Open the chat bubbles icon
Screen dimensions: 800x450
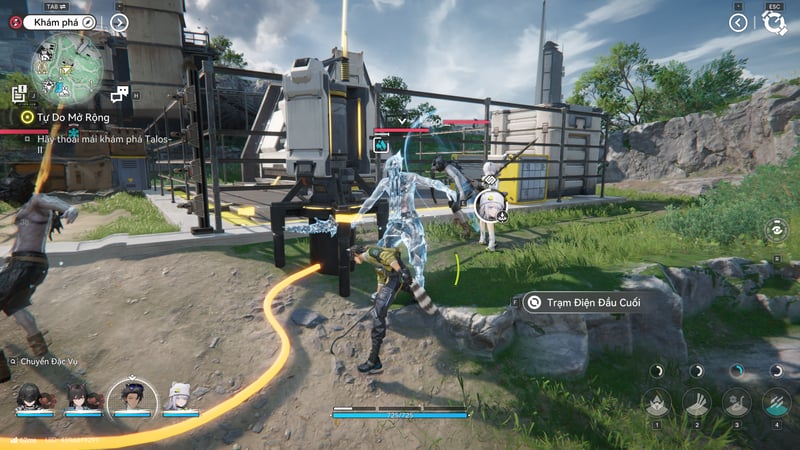(120, 94)
